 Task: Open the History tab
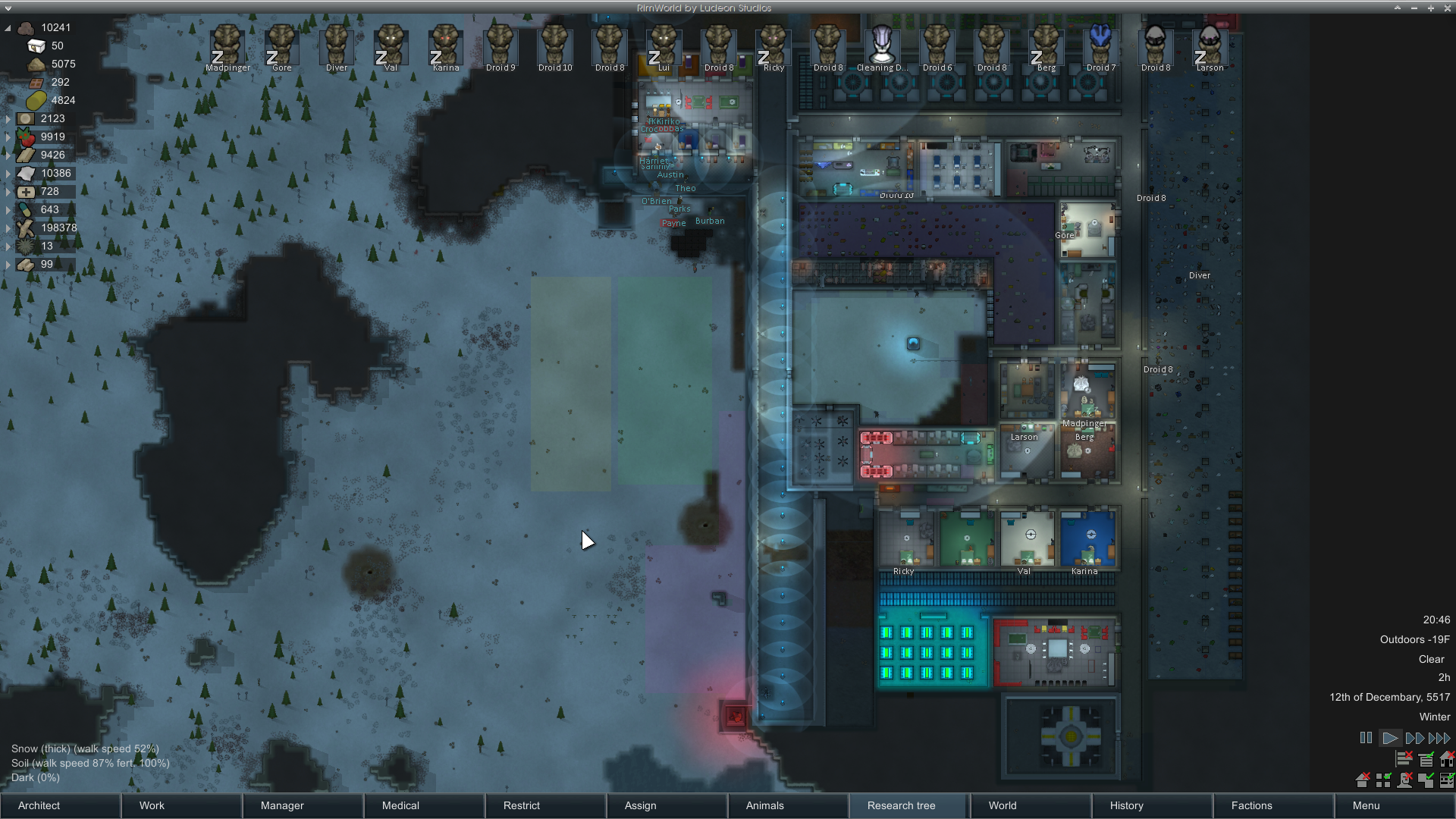pyautogui.click(x=1153, y=805)
